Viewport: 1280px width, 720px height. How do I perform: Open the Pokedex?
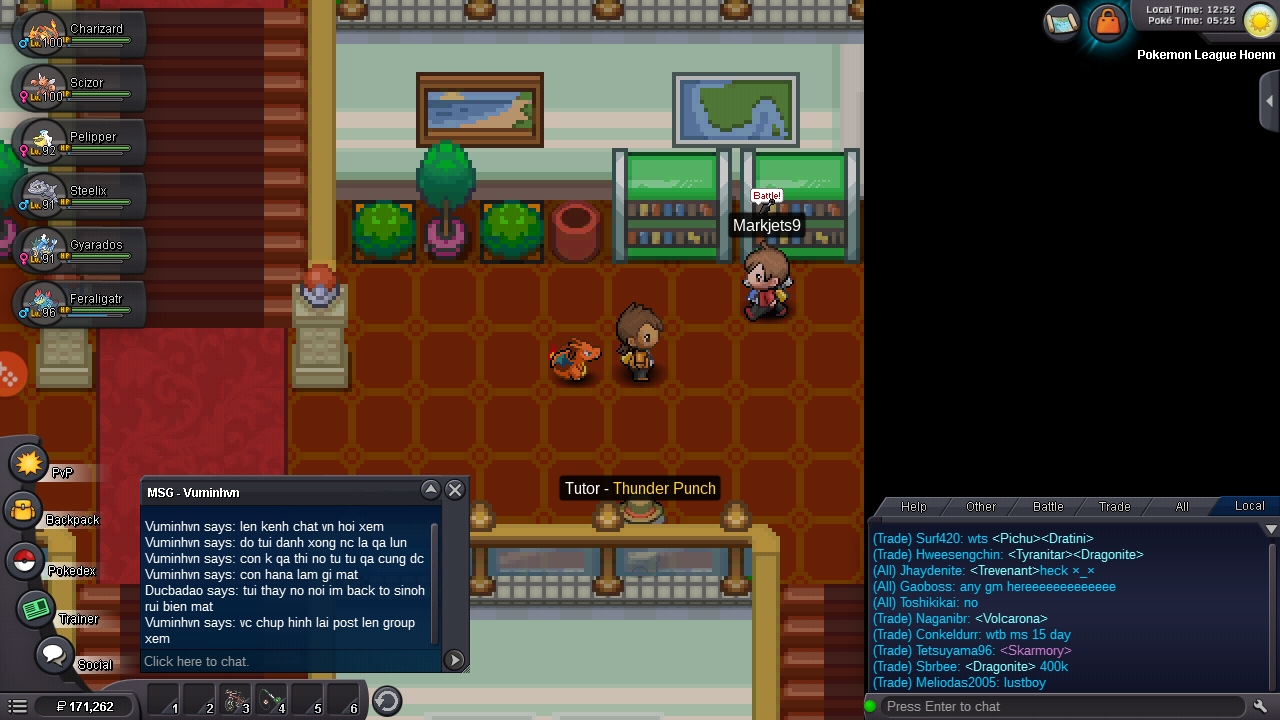tap(25, 562)
